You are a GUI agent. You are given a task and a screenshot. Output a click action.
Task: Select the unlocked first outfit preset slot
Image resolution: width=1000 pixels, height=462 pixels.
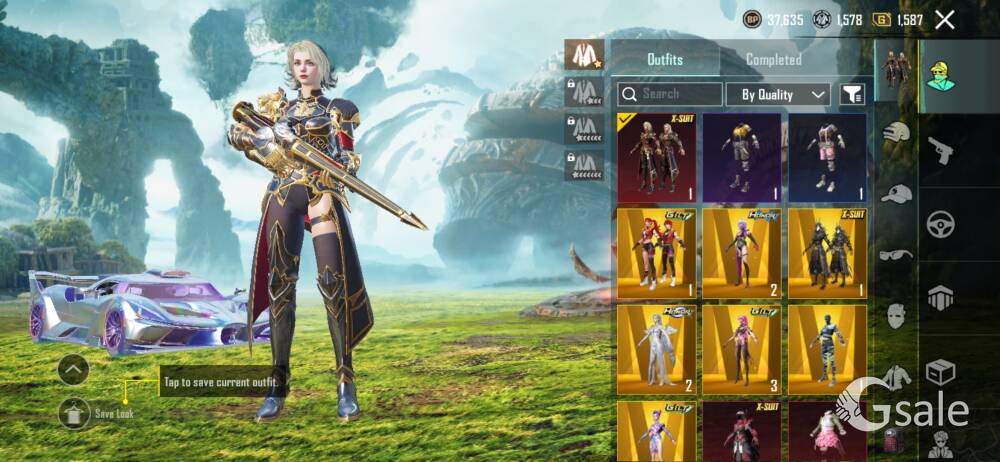(x=583, y=55)
